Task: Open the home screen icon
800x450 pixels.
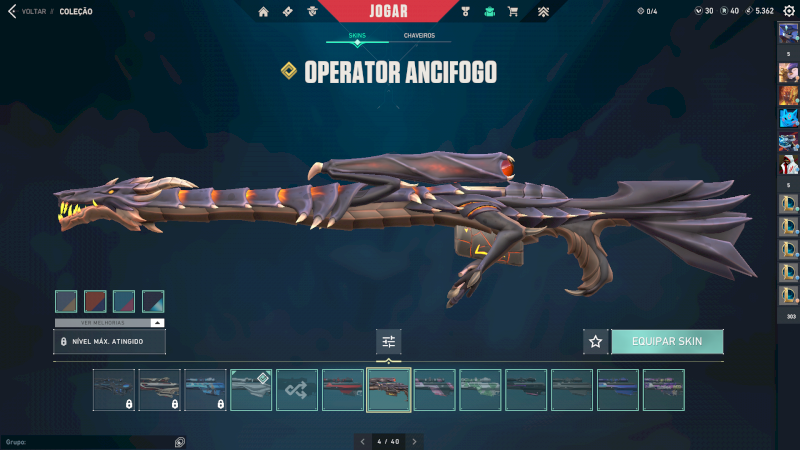Action: [x=264, y=12]
